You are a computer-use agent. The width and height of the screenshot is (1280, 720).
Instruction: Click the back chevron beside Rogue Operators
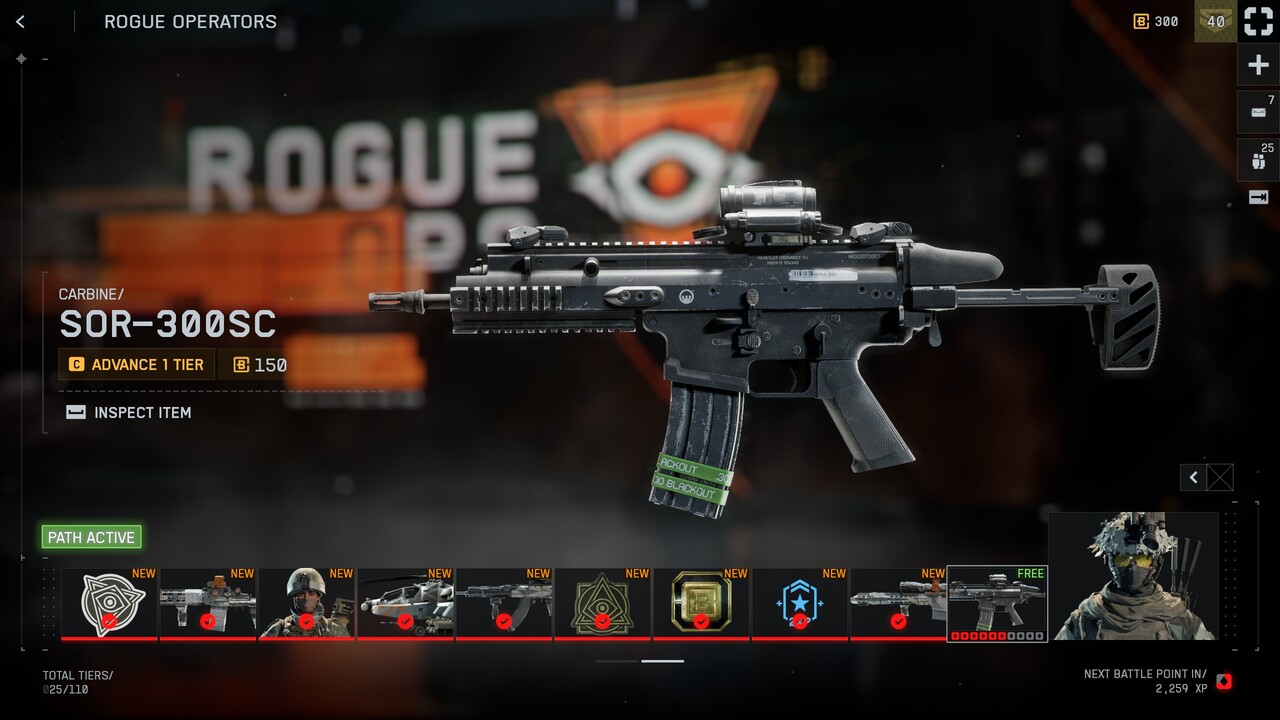click(22, 20)
